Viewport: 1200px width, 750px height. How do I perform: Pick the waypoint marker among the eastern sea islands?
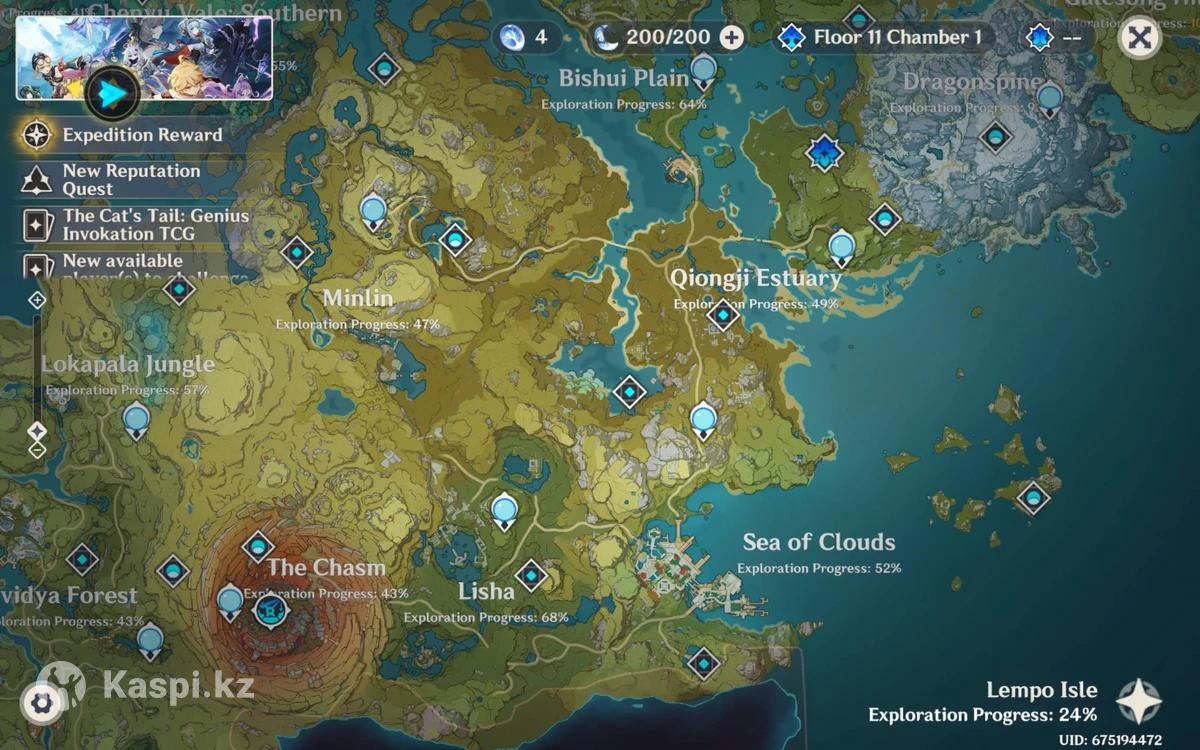click(1033, 496)
